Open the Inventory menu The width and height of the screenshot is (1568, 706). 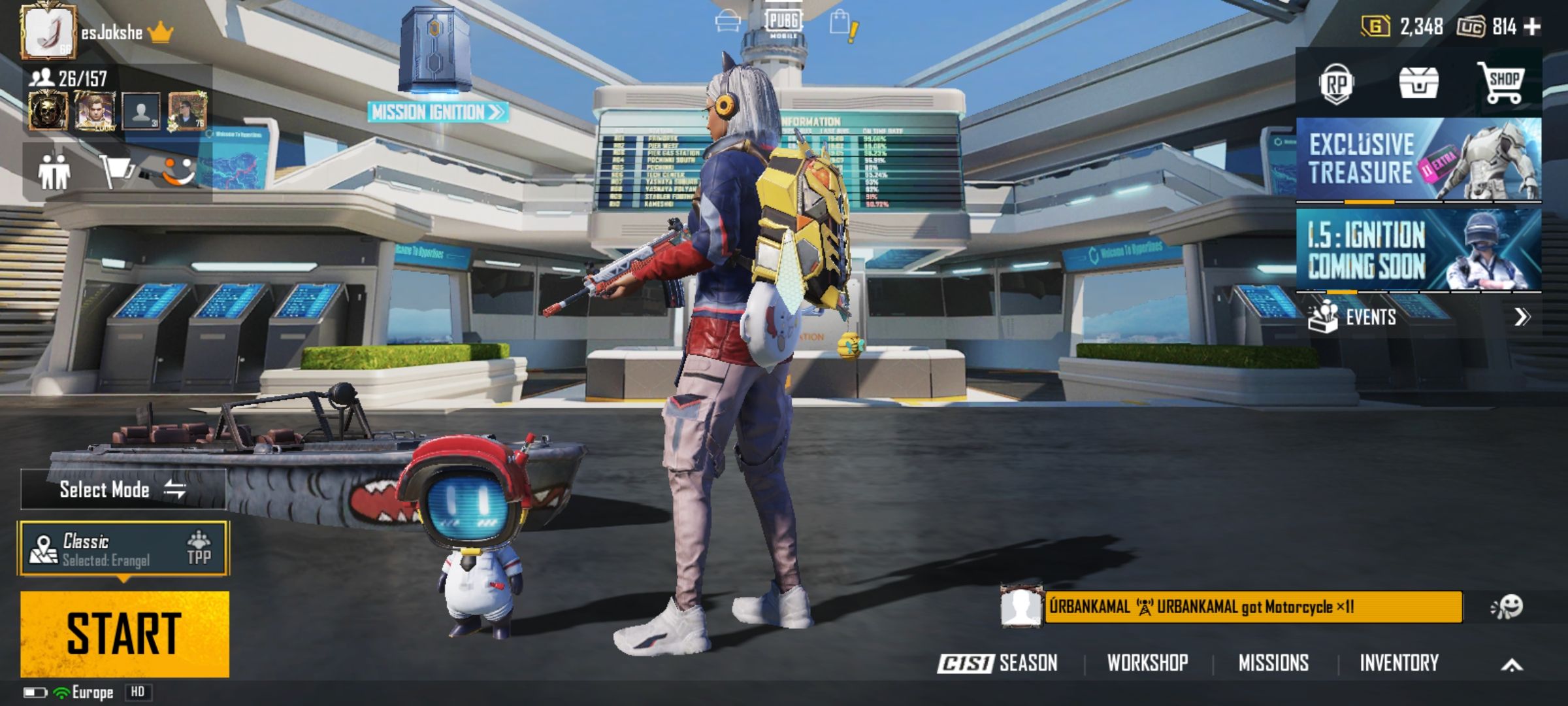1399,663
